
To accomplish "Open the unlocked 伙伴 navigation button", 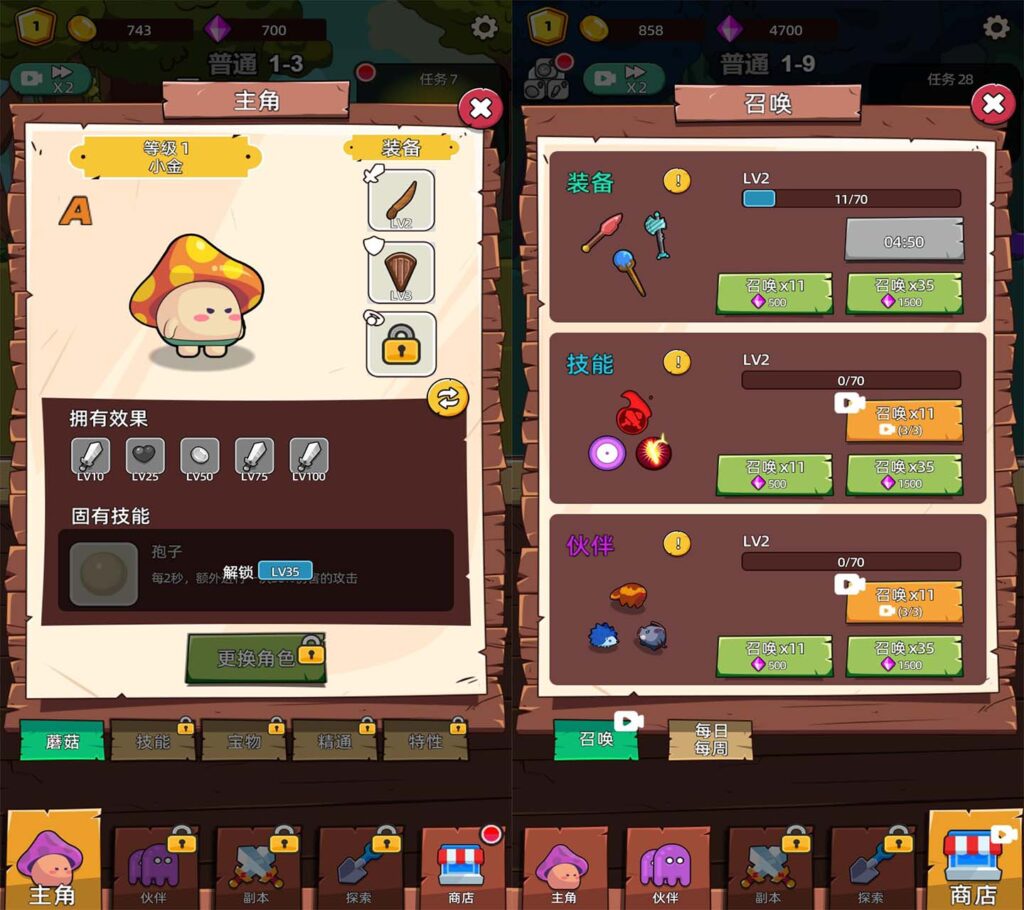I will pyautogui.click(x=665, y=866).
